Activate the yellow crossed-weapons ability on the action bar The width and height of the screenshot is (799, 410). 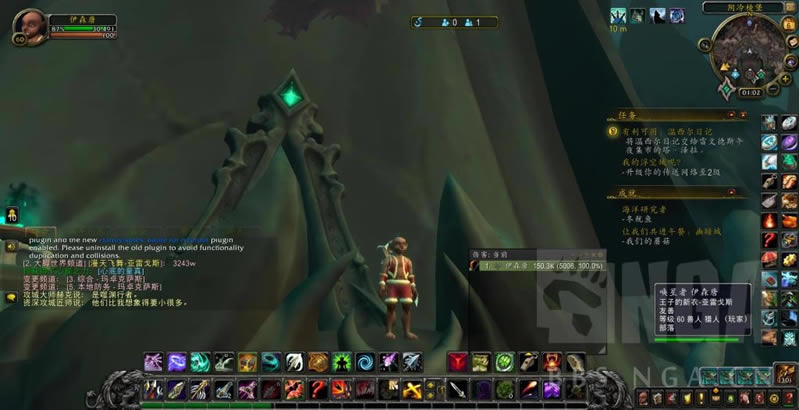pos(413,389)
